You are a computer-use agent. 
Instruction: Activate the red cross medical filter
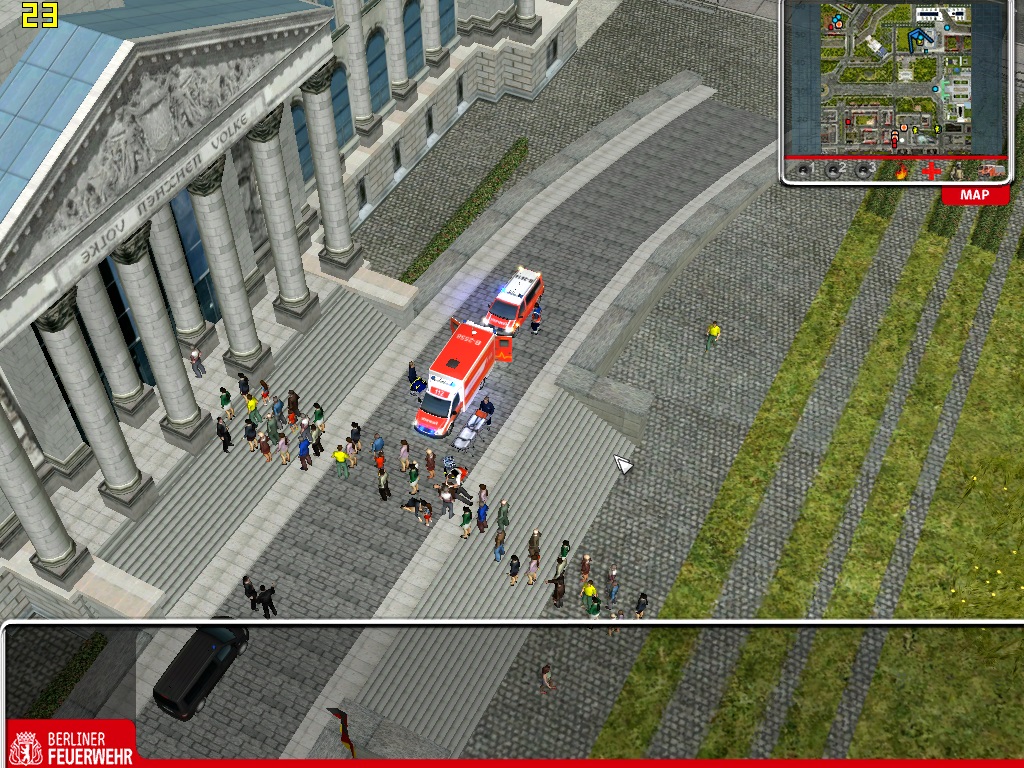pos(931,171)
